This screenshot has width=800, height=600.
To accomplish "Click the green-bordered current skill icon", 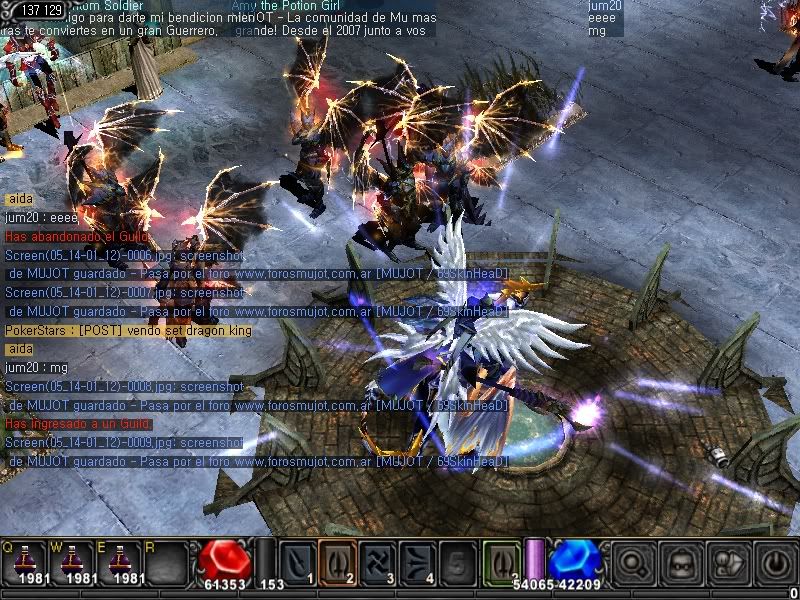I will tap(502, 561).
